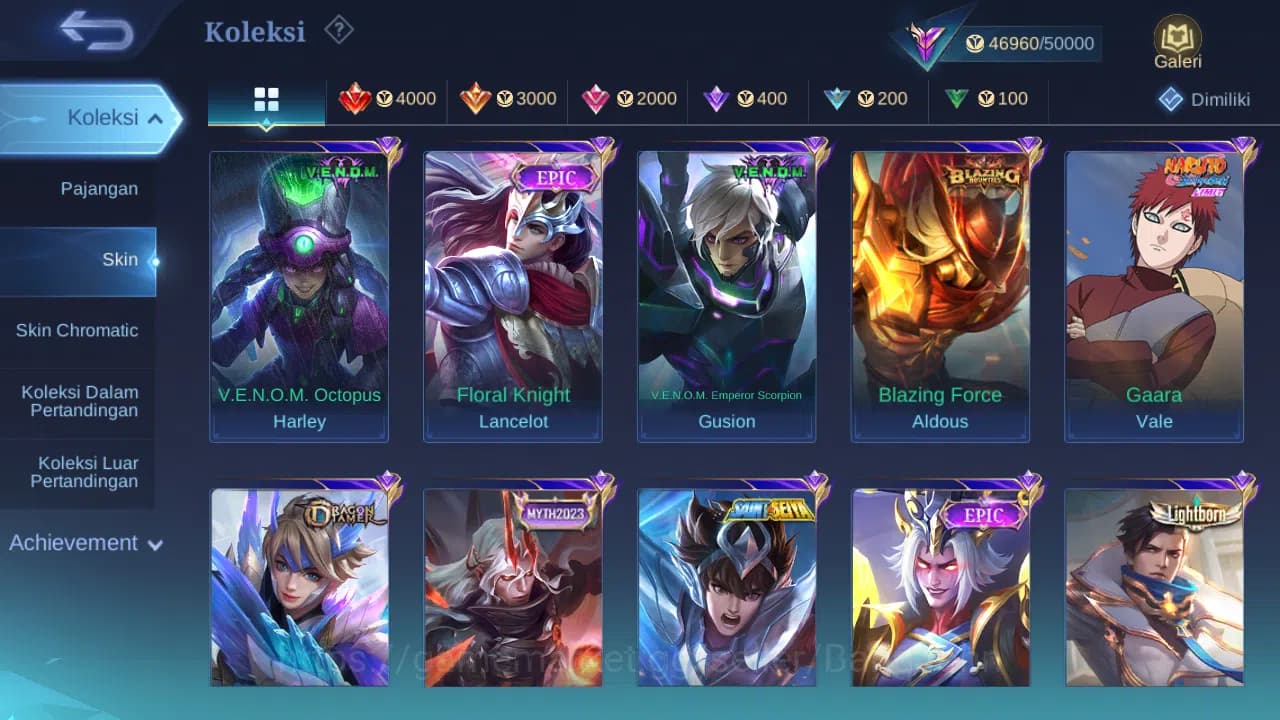Open Koleksi Dalam Pertandingan
This screenshot has width=1280, height=720.
click(x=78, y=401)
